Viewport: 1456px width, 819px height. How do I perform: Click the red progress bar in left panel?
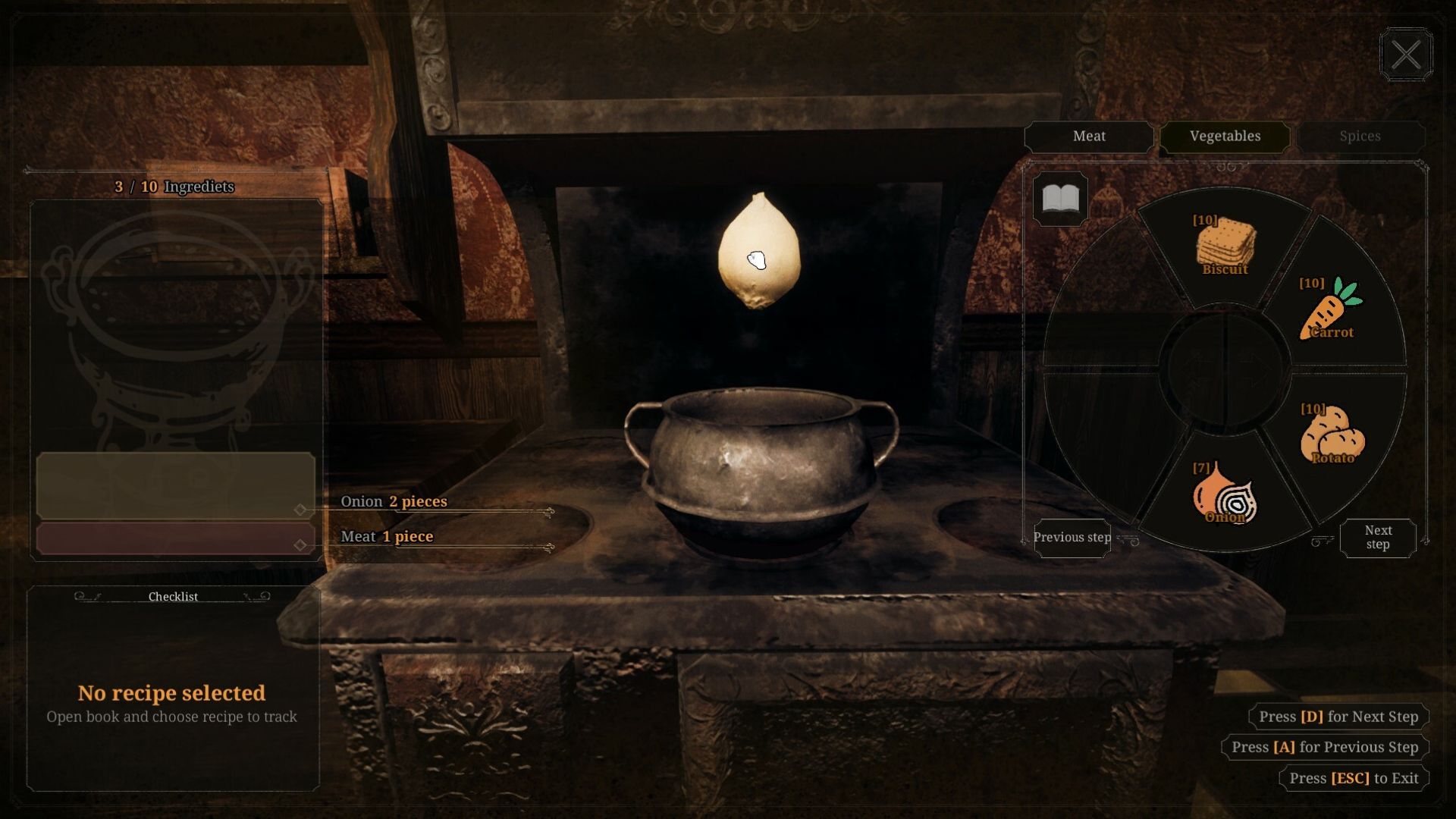173,538
